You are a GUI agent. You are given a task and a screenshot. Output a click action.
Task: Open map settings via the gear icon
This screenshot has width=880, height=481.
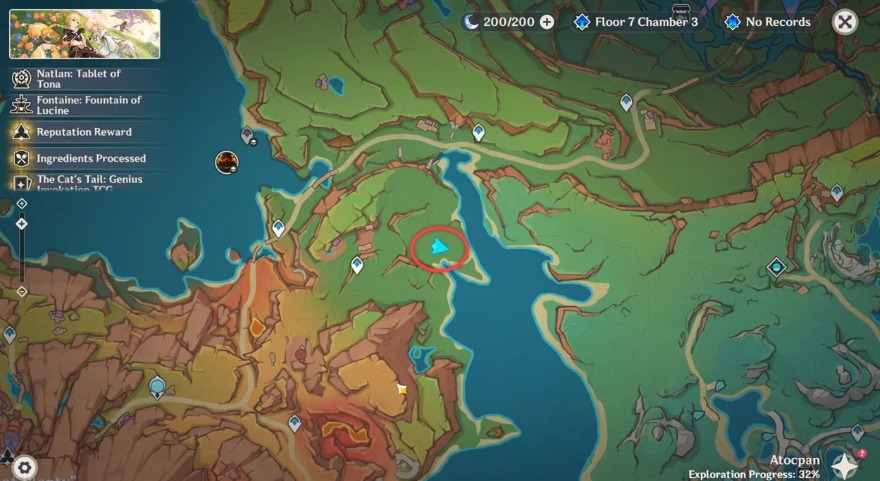click(x=24, y=466)
